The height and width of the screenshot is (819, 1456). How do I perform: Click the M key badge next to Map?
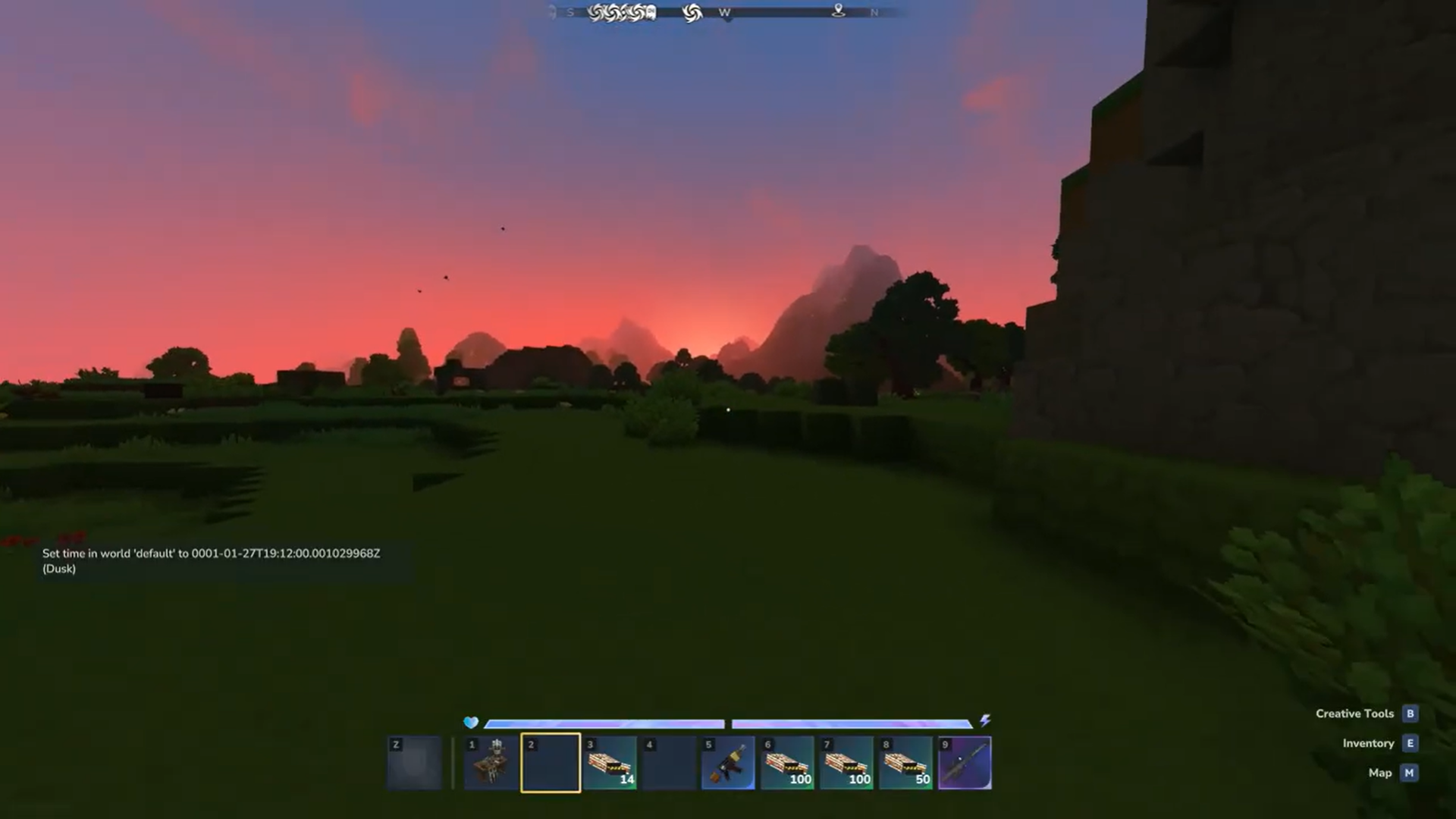[1410, 773]
